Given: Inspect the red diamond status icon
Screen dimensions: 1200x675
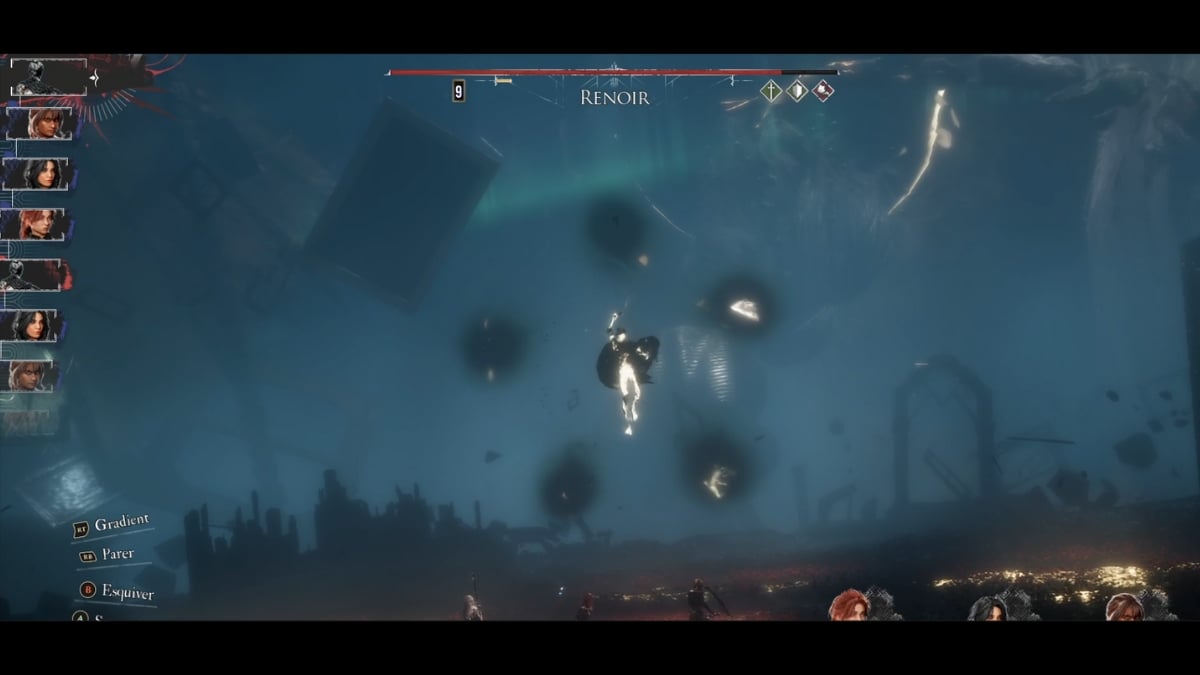Looking at the screenshot, I should 822,91.
